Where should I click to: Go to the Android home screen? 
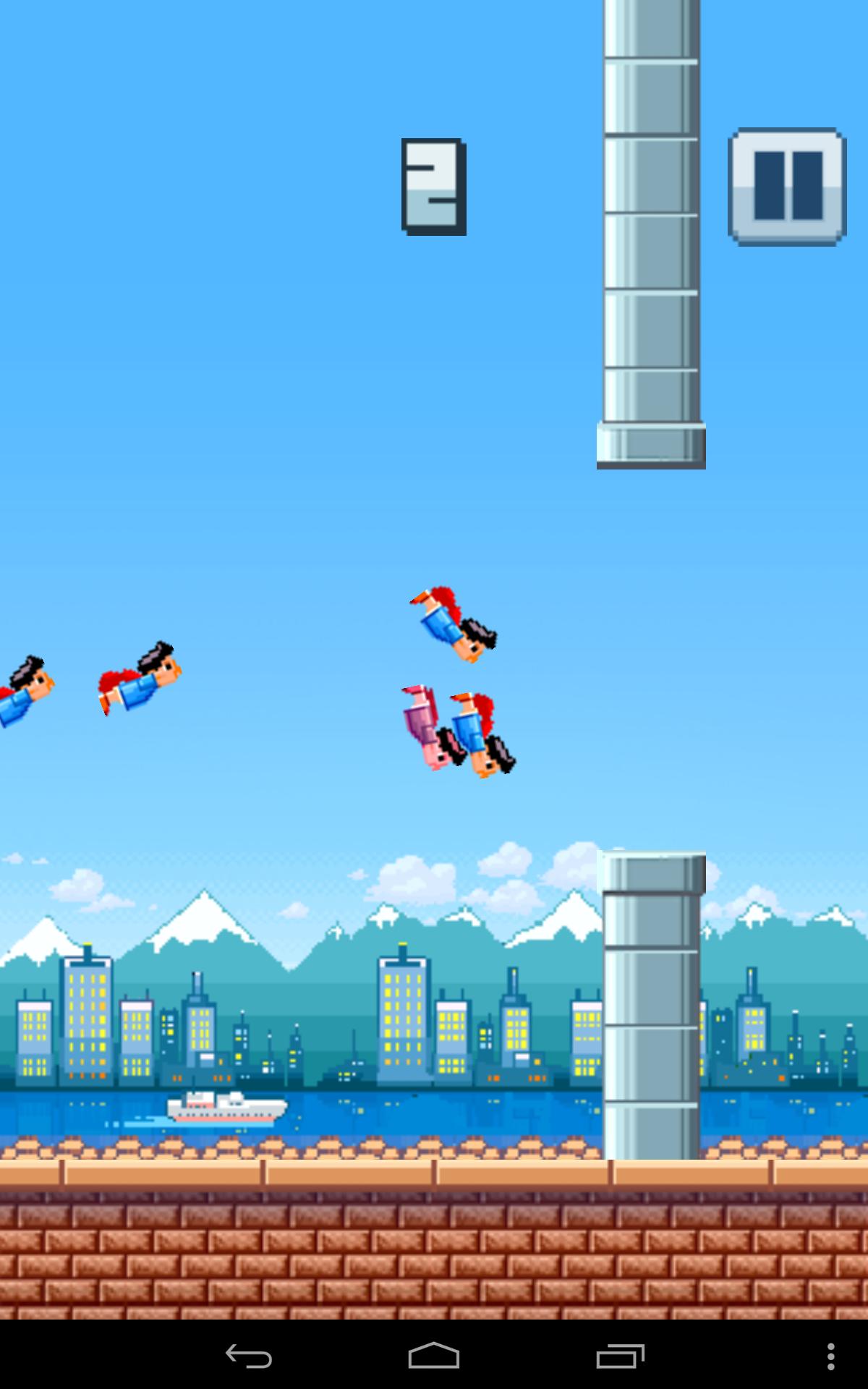[434, 1356]
